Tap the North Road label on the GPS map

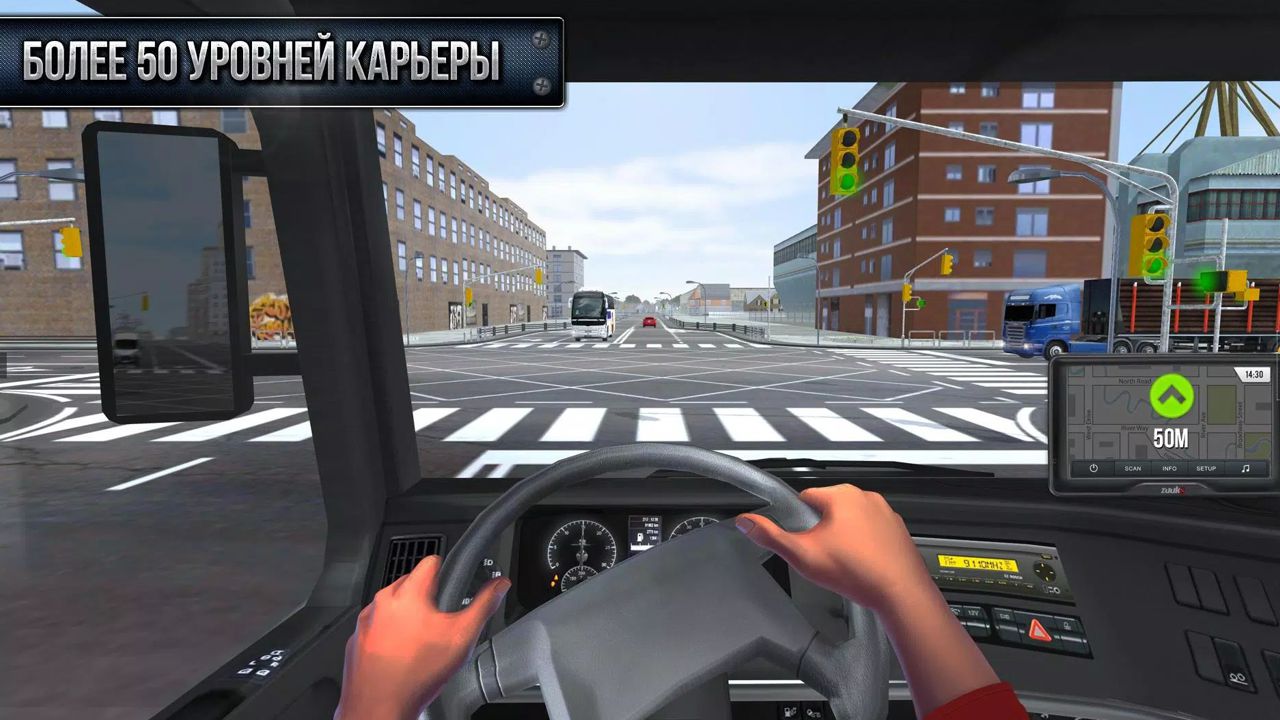tap(1133, 380)
